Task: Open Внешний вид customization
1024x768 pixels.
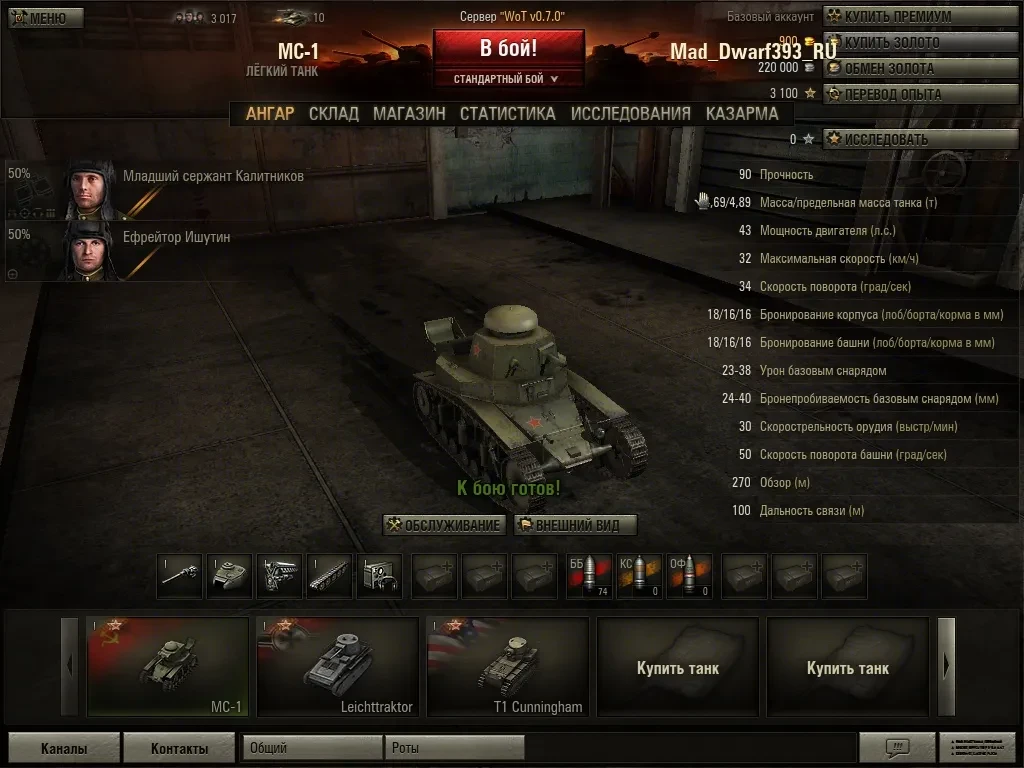Action: pos(576,525)
